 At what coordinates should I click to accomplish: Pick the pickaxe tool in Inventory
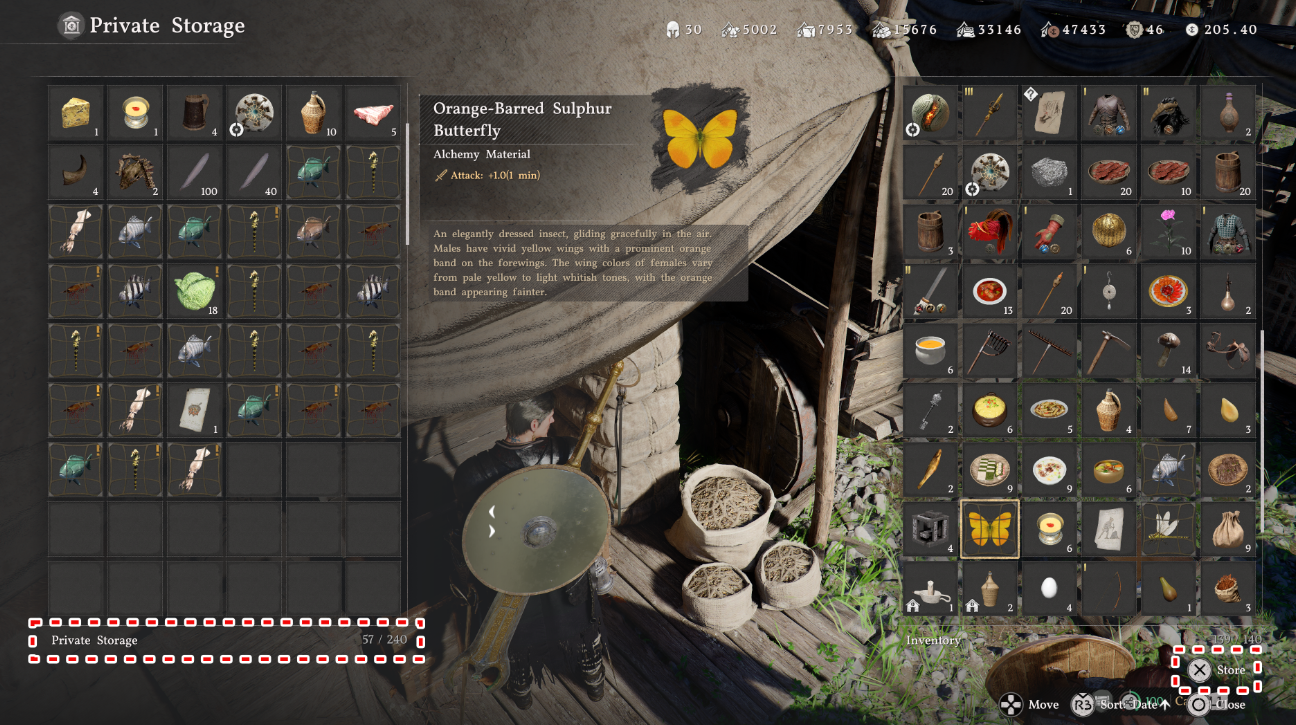coord(1108,351)
